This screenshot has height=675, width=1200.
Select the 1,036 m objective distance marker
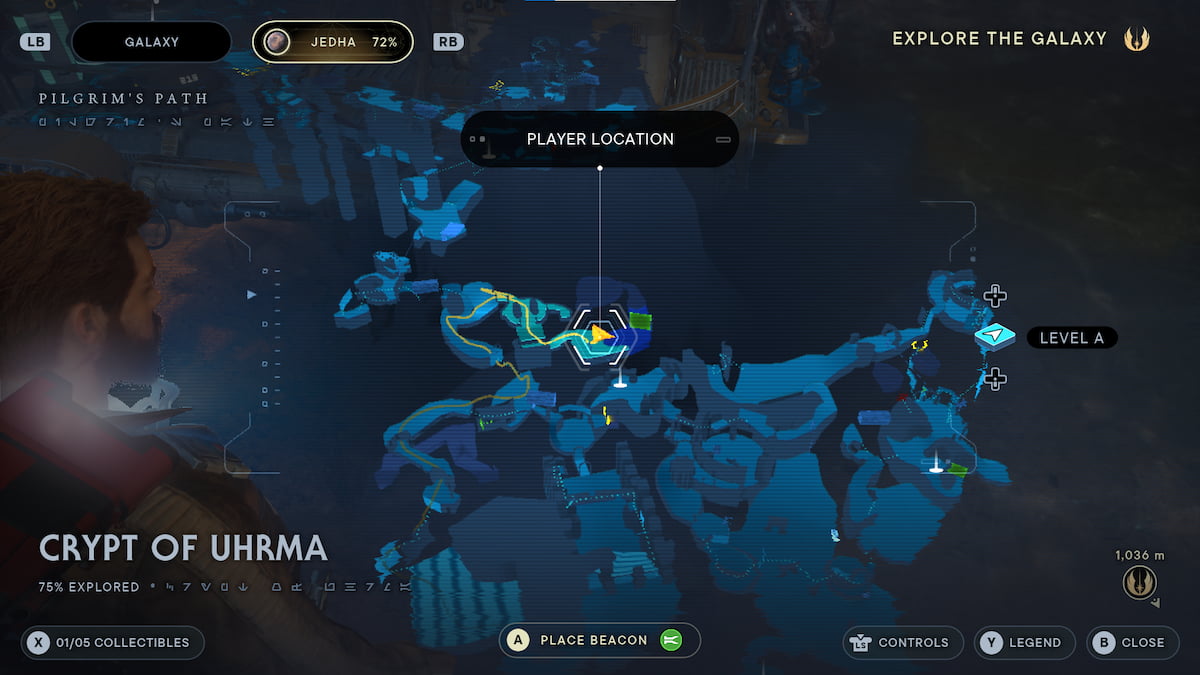(x=1139, y=581)
